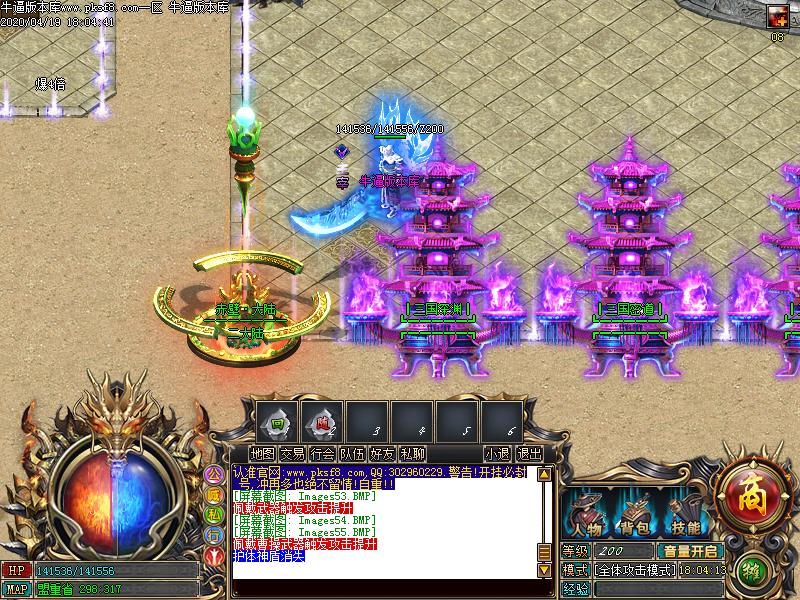The image size is (800, 600).
Task: Toggle the 音量开启 sound button
Action: click(x=689, y=551)
